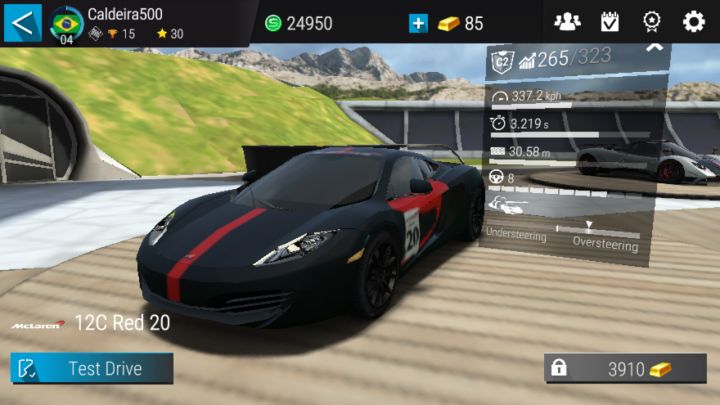Image resolution: width=720 pixels, height=405 pixels.
Task: Open the settings gear
Action: (x=693, y=22)
